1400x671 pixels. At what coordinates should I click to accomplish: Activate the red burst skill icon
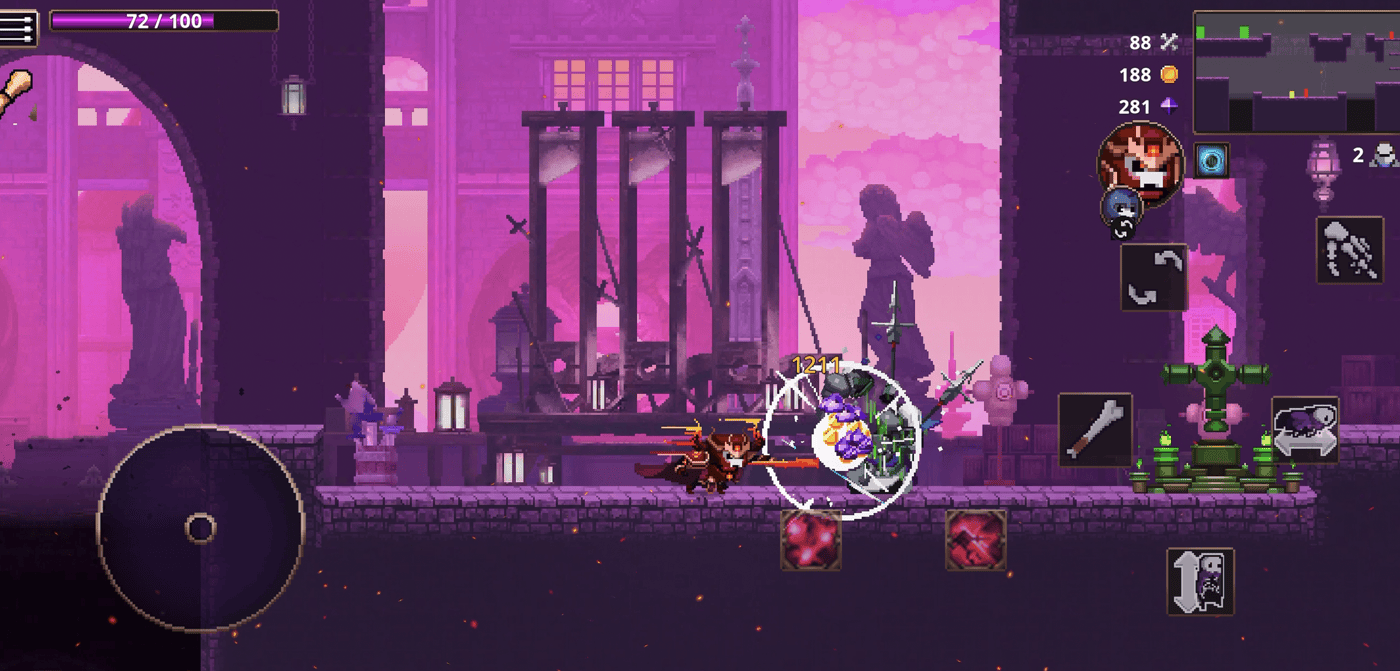811,539
